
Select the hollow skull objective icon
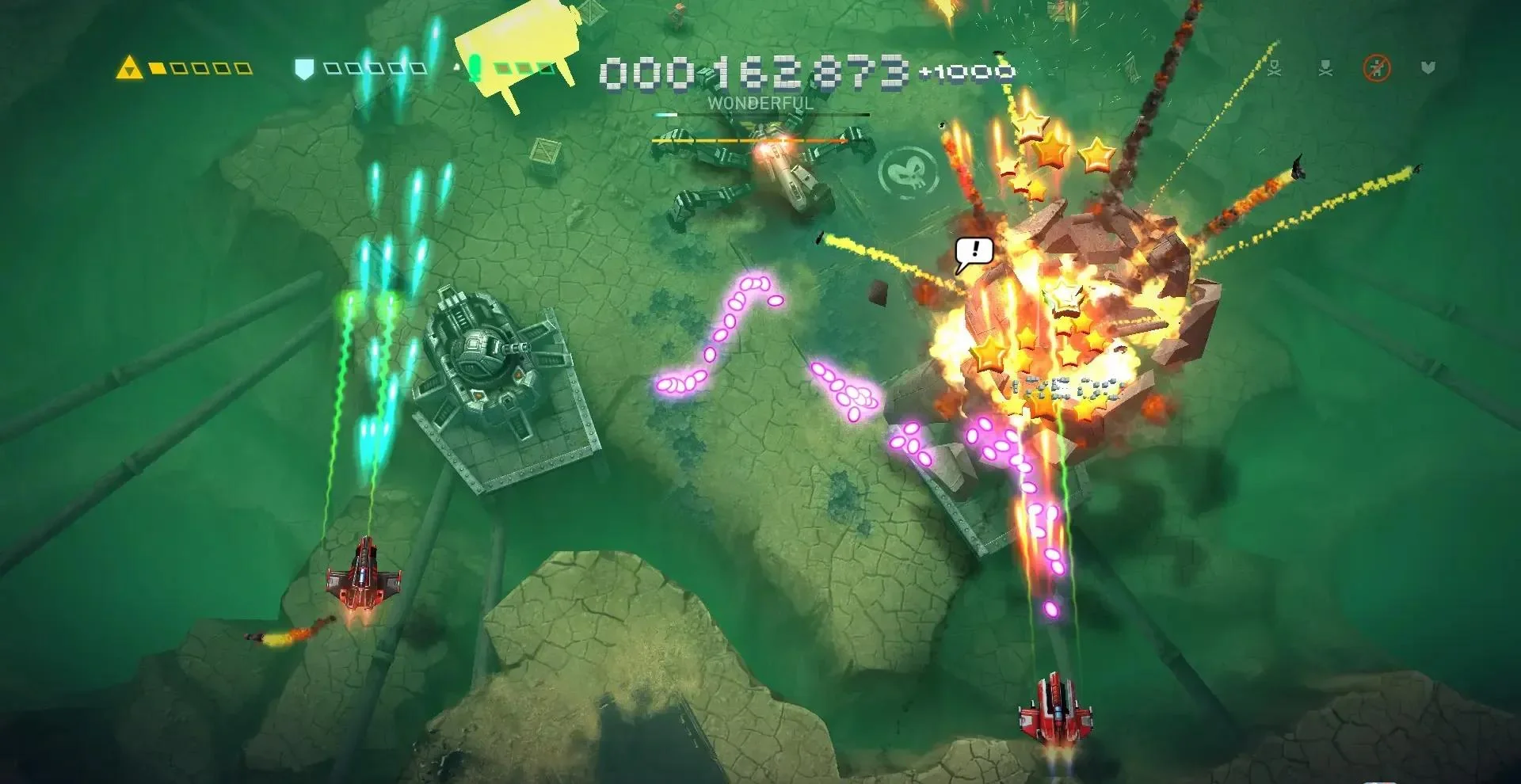(x=1274, y=69)
